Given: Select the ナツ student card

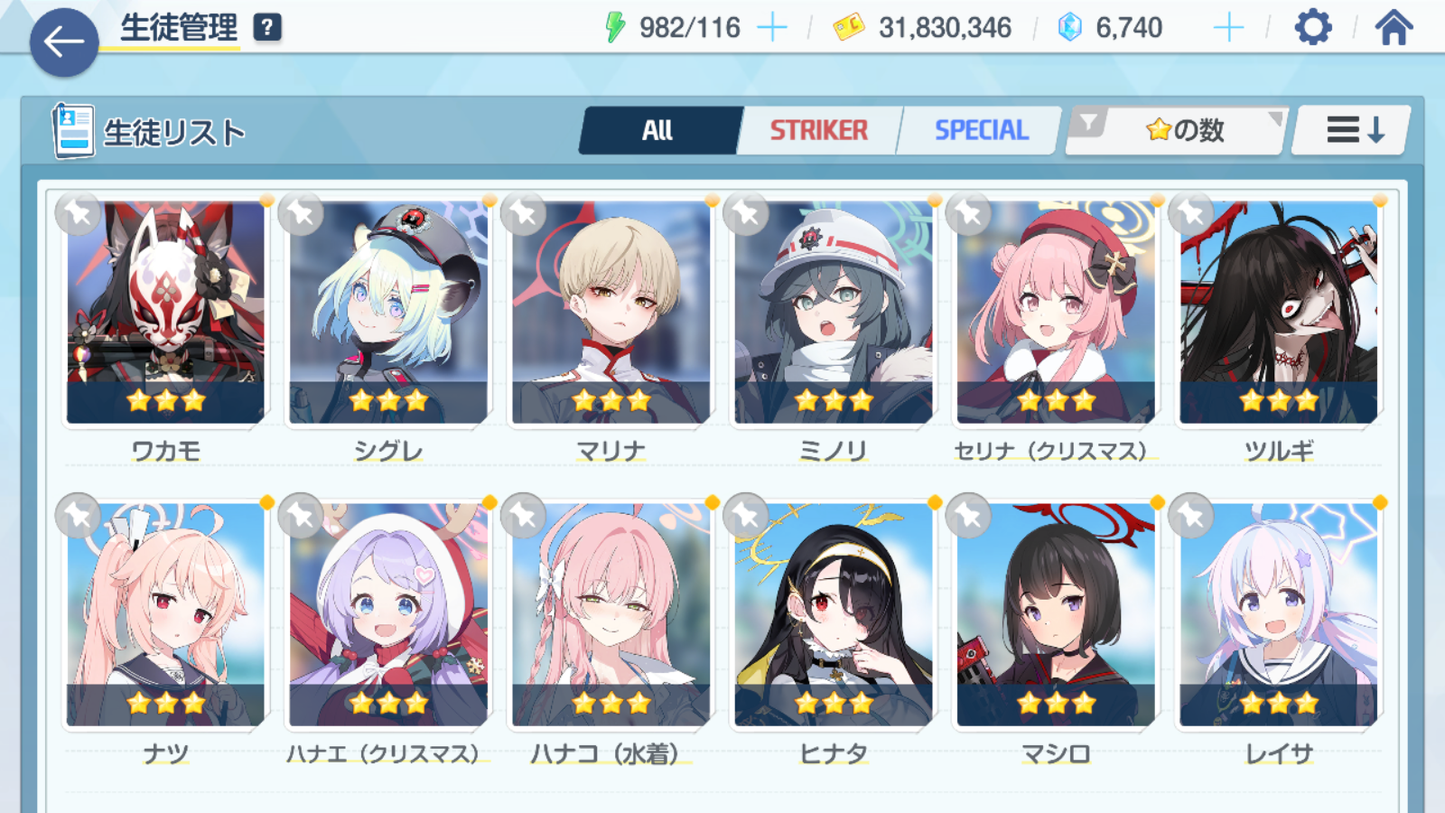Looking at the screenshot, I should (166, 615).
